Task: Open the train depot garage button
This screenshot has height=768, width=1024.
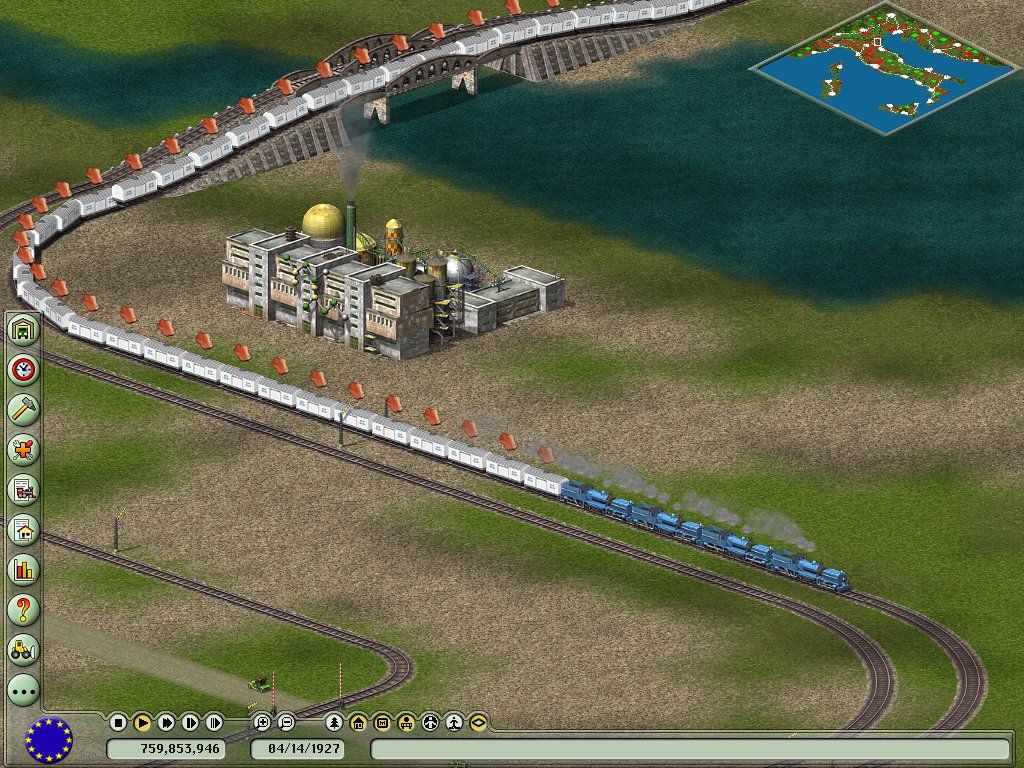Action: (x=23, y=330)
